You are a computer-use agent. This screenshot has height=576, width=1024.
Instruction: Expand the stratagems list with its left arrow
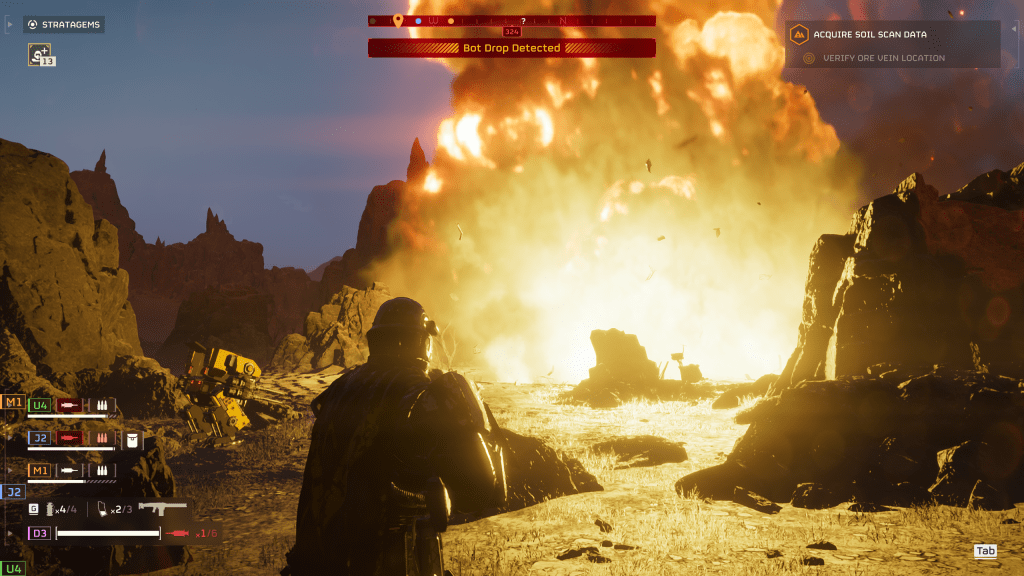[x=10, y=24]
